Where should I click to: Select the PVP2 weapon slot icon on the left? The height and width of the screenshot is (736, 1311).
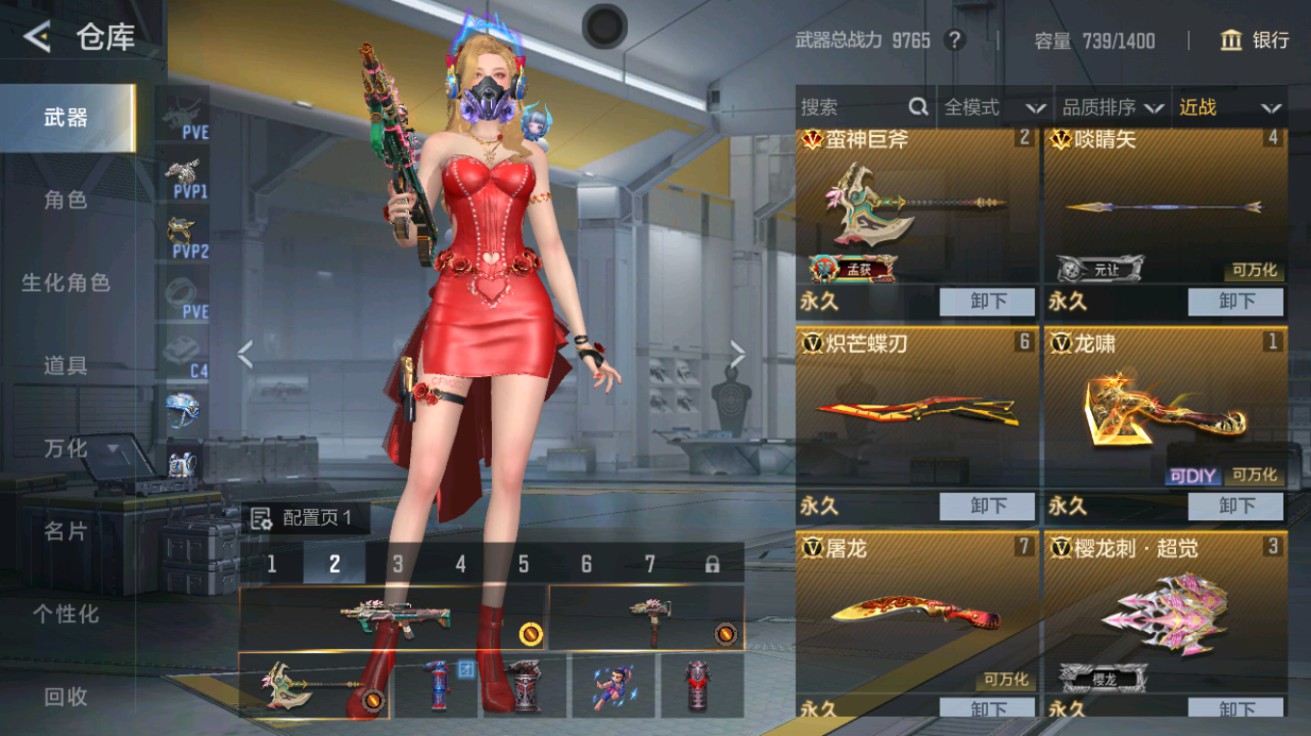coord(183,228)
